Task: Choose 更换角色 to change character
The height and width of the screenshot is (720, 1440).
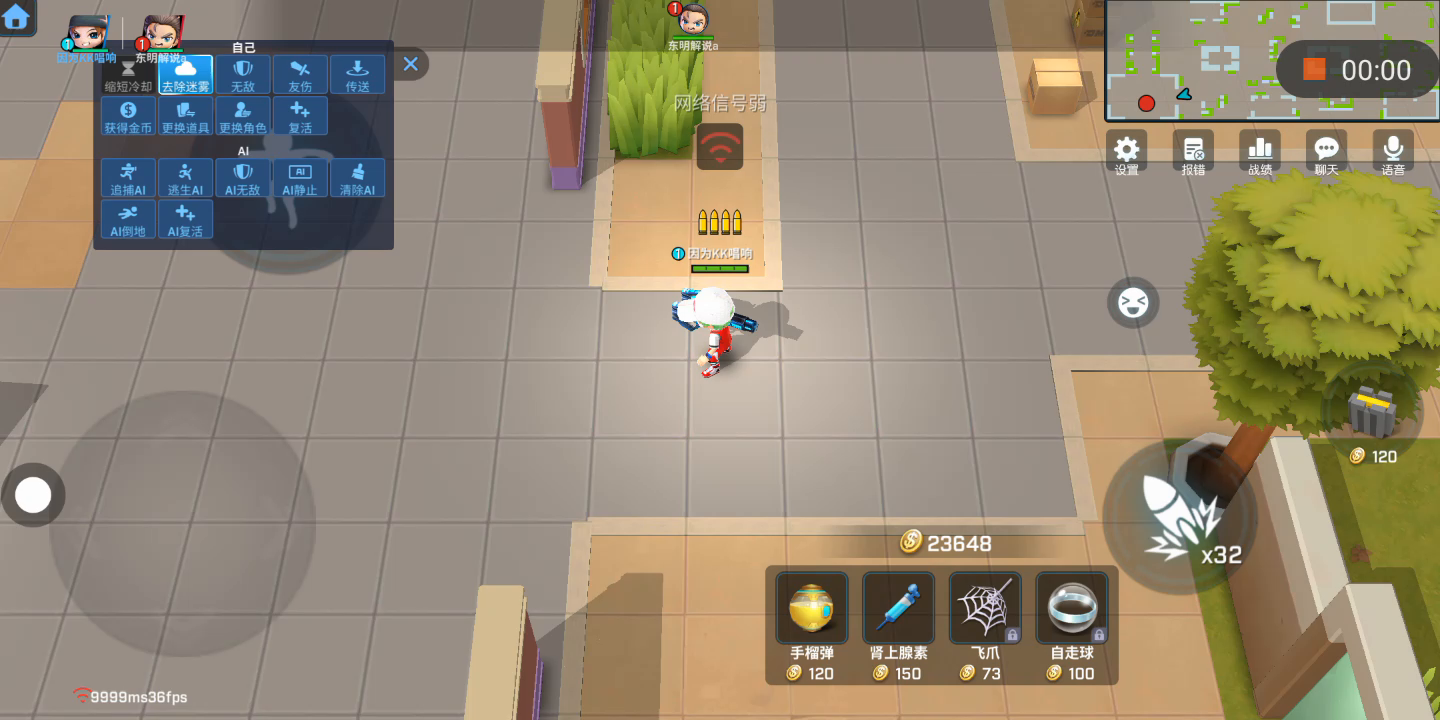Action: 243,116
